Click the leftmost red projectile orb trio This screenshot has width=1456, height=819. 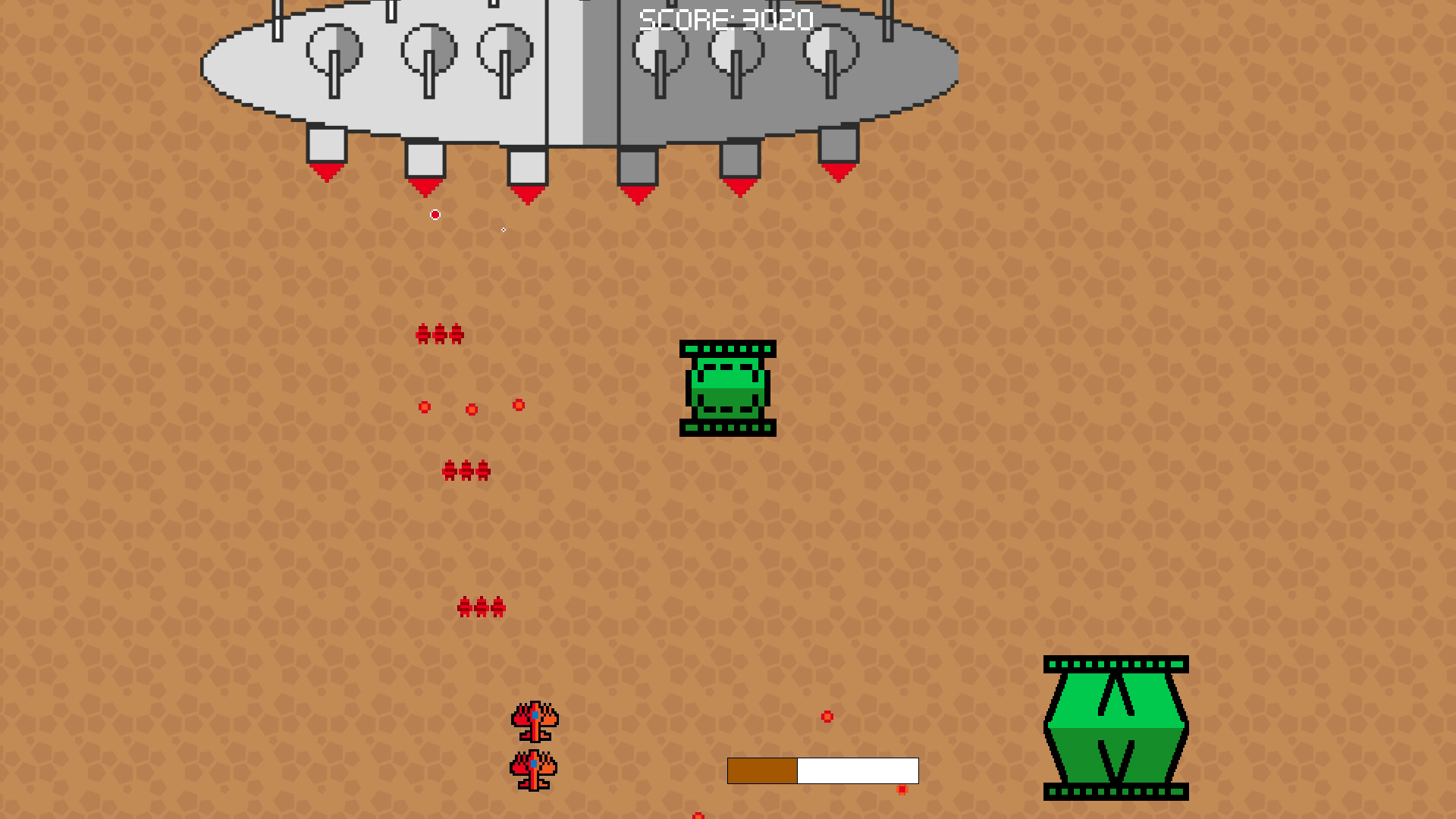click(425, 407)
